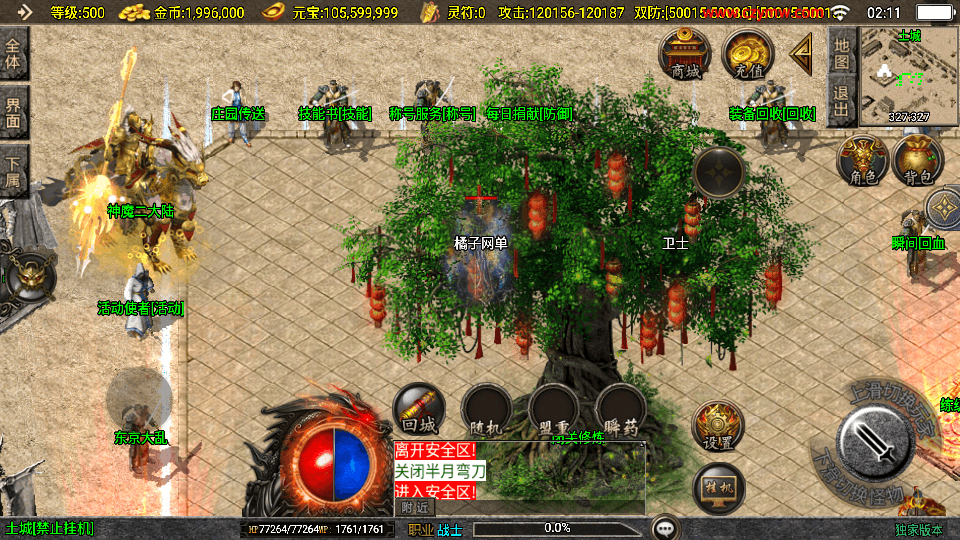
Task: Select the 全体 tab
Action: 14,52
